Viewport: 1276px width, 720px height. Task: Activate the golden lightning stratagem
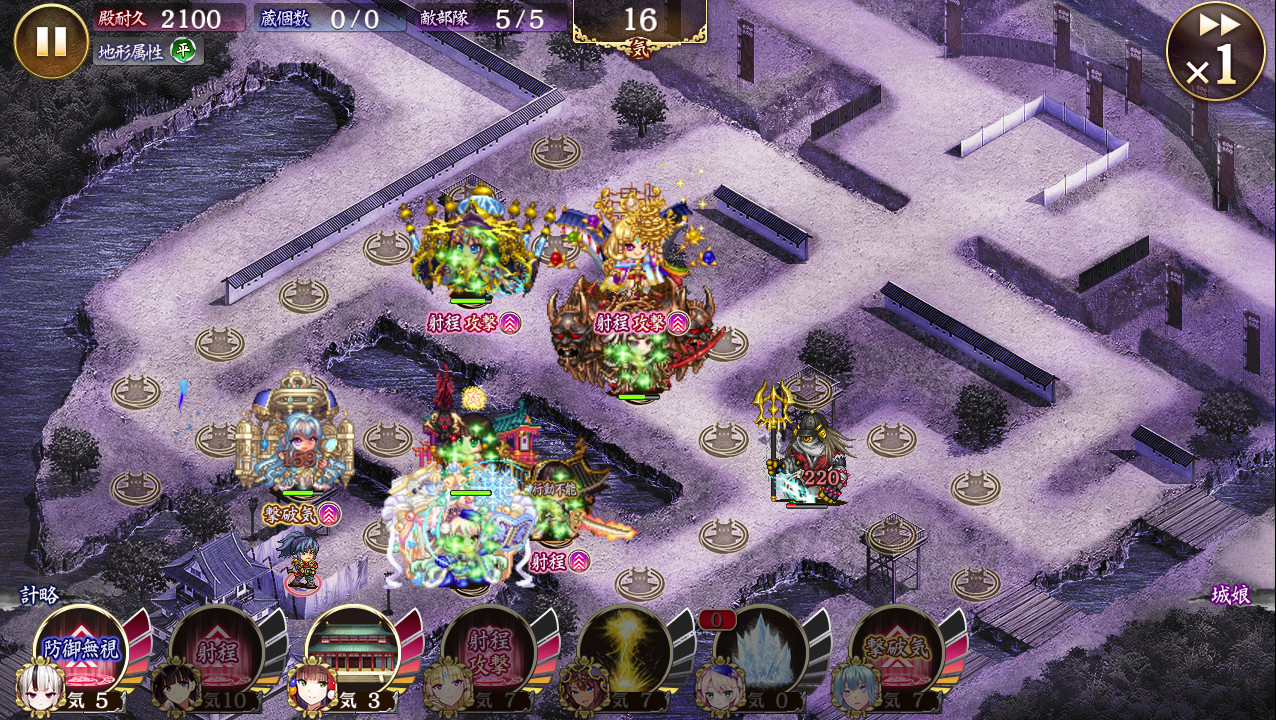[x=625, y=652]
